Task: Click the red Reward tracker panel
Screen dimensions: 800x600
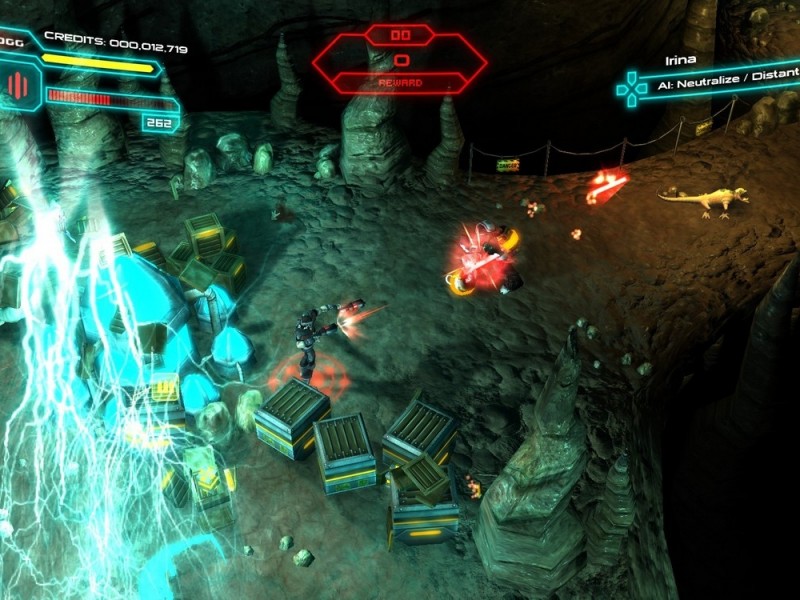Action: tap(399, 61)
